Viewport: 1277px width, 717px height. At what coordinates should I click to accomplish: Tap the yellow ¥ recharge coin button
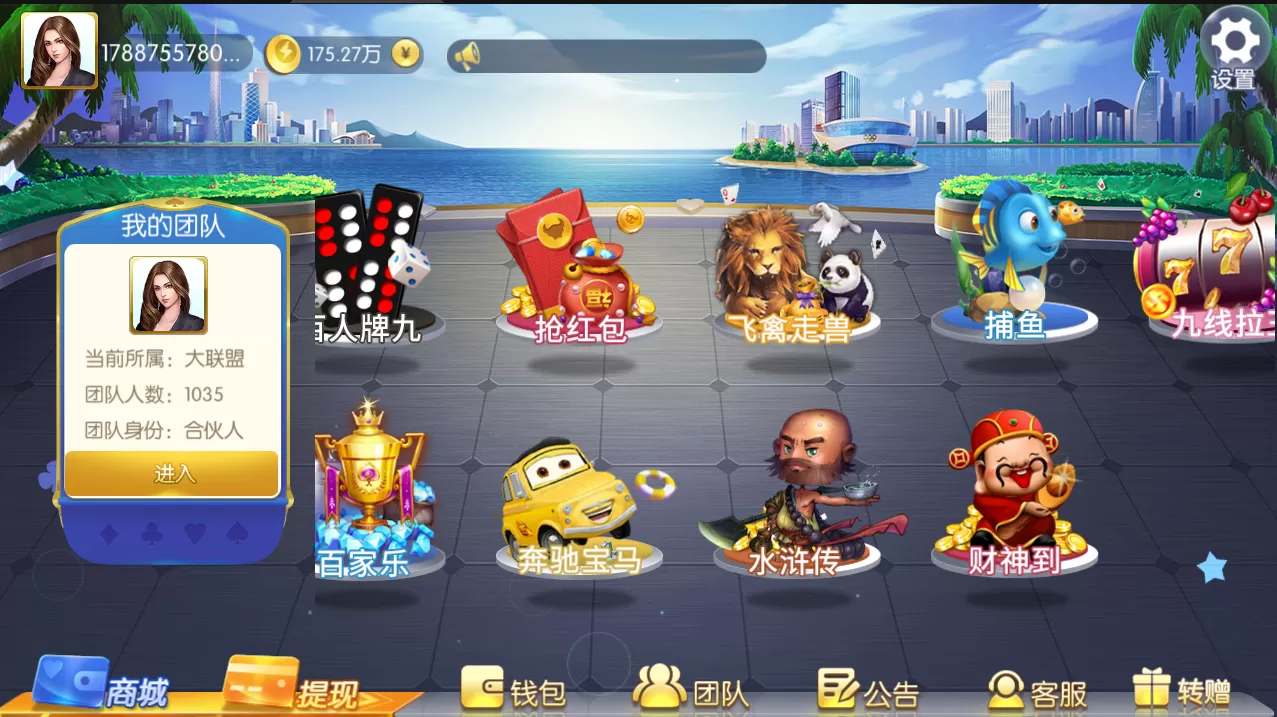tap(405, 54)
